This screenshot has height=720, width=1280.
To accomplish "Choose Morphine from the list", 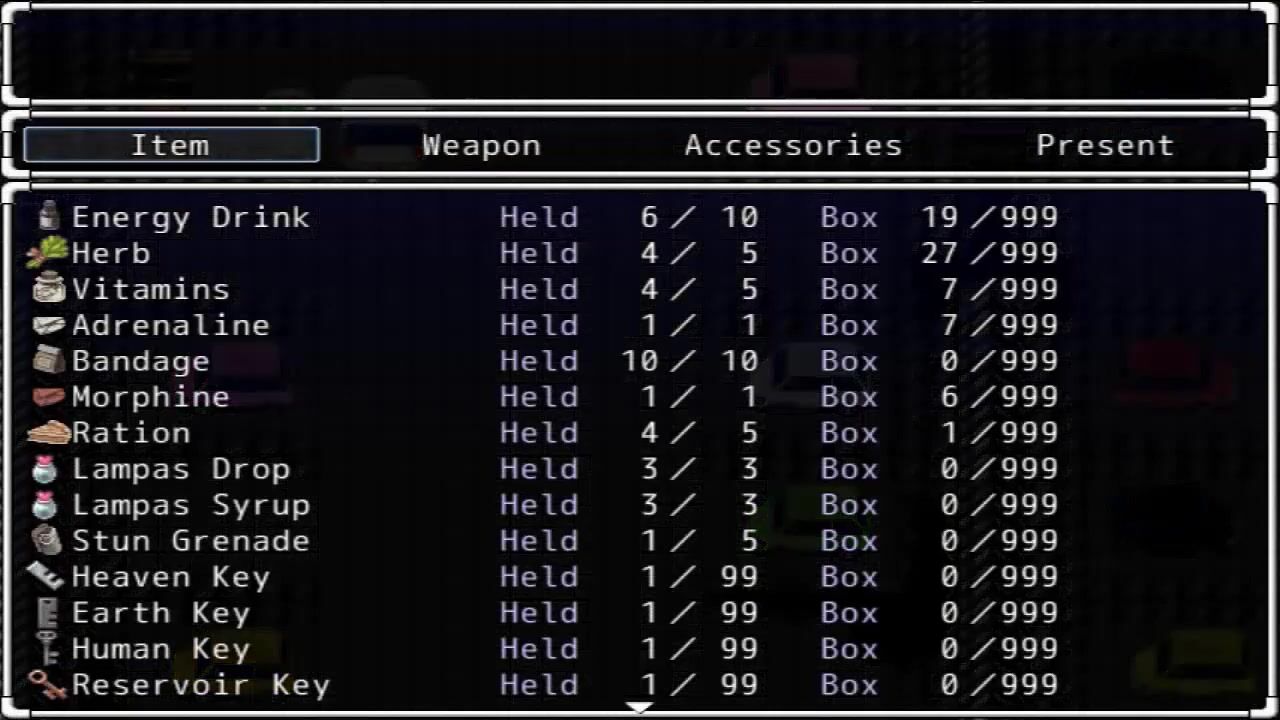I will (x=150, y=397).
